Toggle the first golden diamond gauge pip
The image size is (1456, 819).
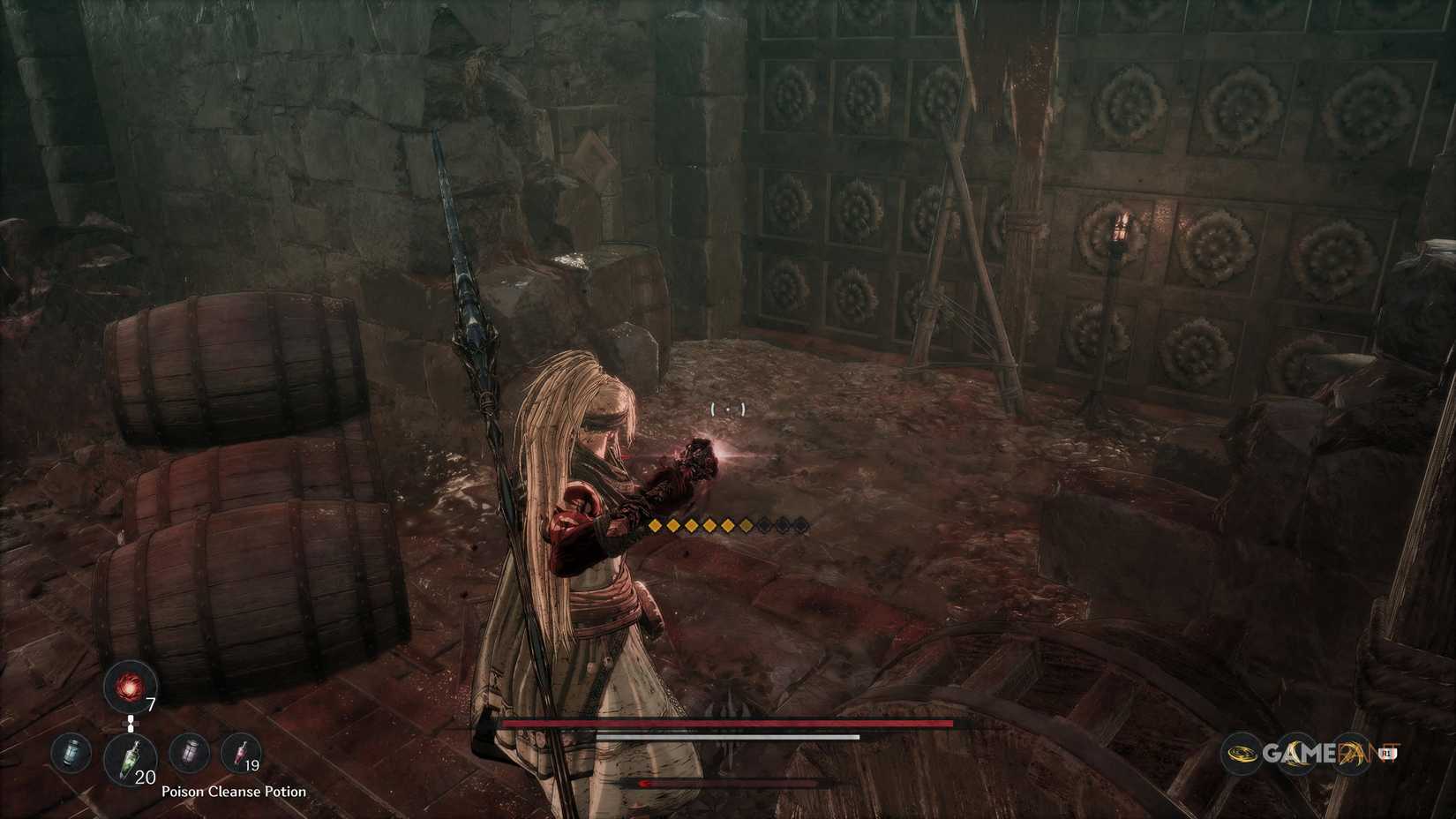[x=657, y=523]
